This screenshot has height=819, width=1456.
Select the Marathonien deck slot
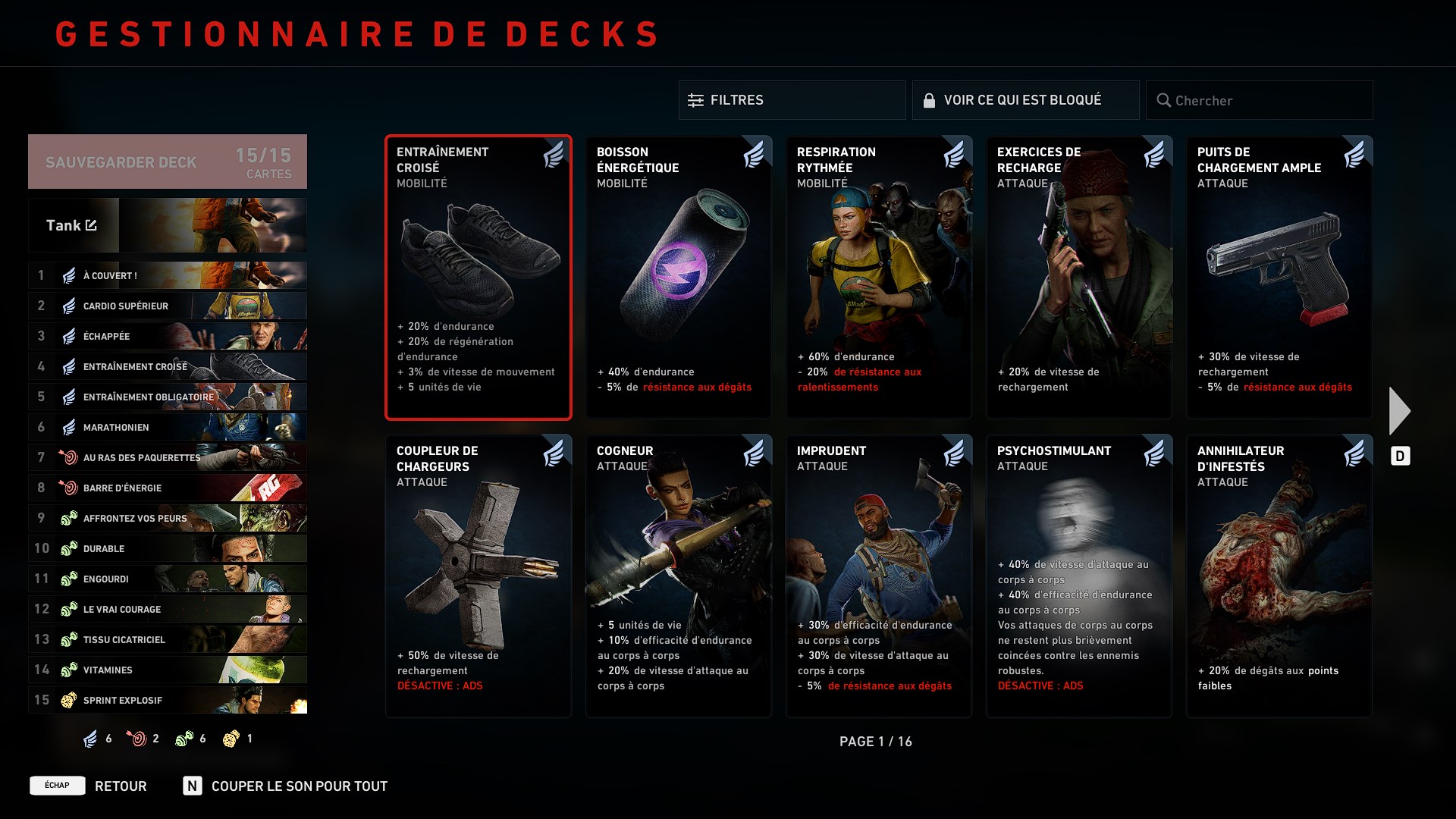[x=167, y=427]
